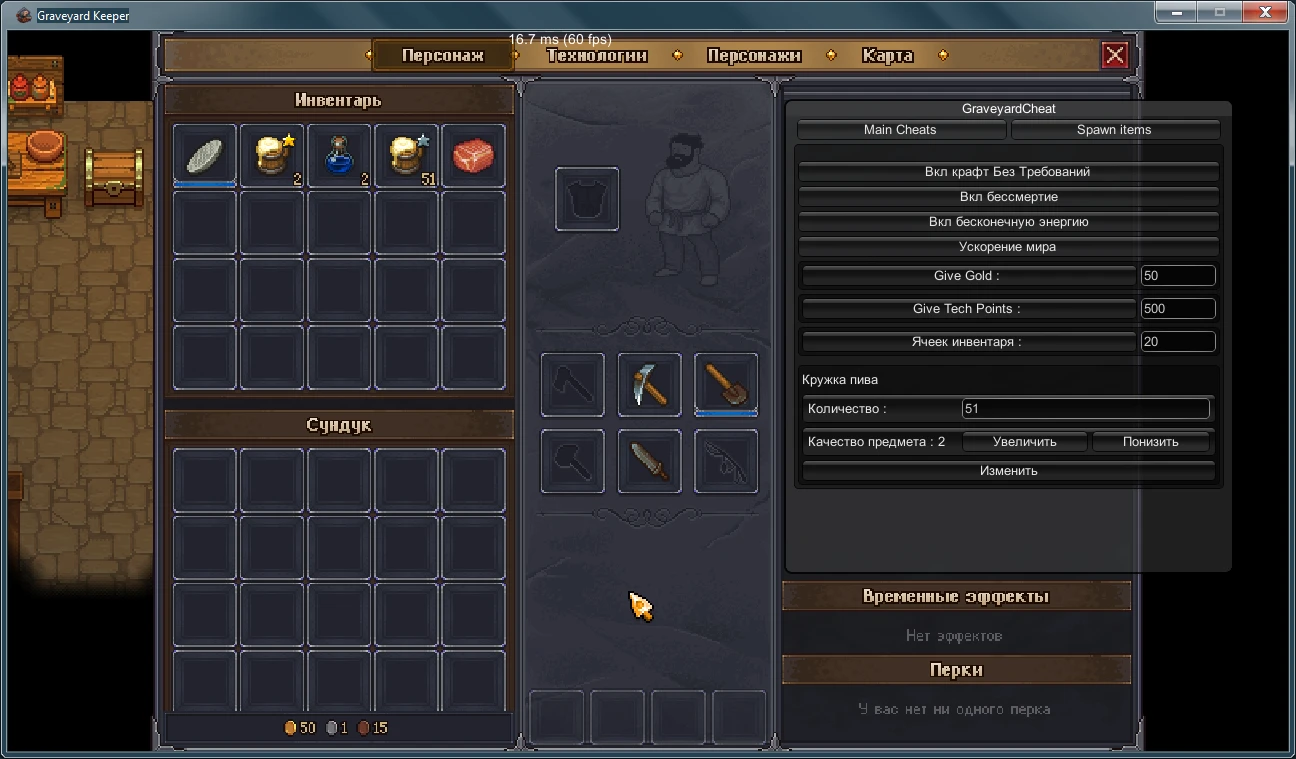Click the Изменить button
Image resolution: width=1296 pixels, height=759 pixels.
pos(1008,470)
